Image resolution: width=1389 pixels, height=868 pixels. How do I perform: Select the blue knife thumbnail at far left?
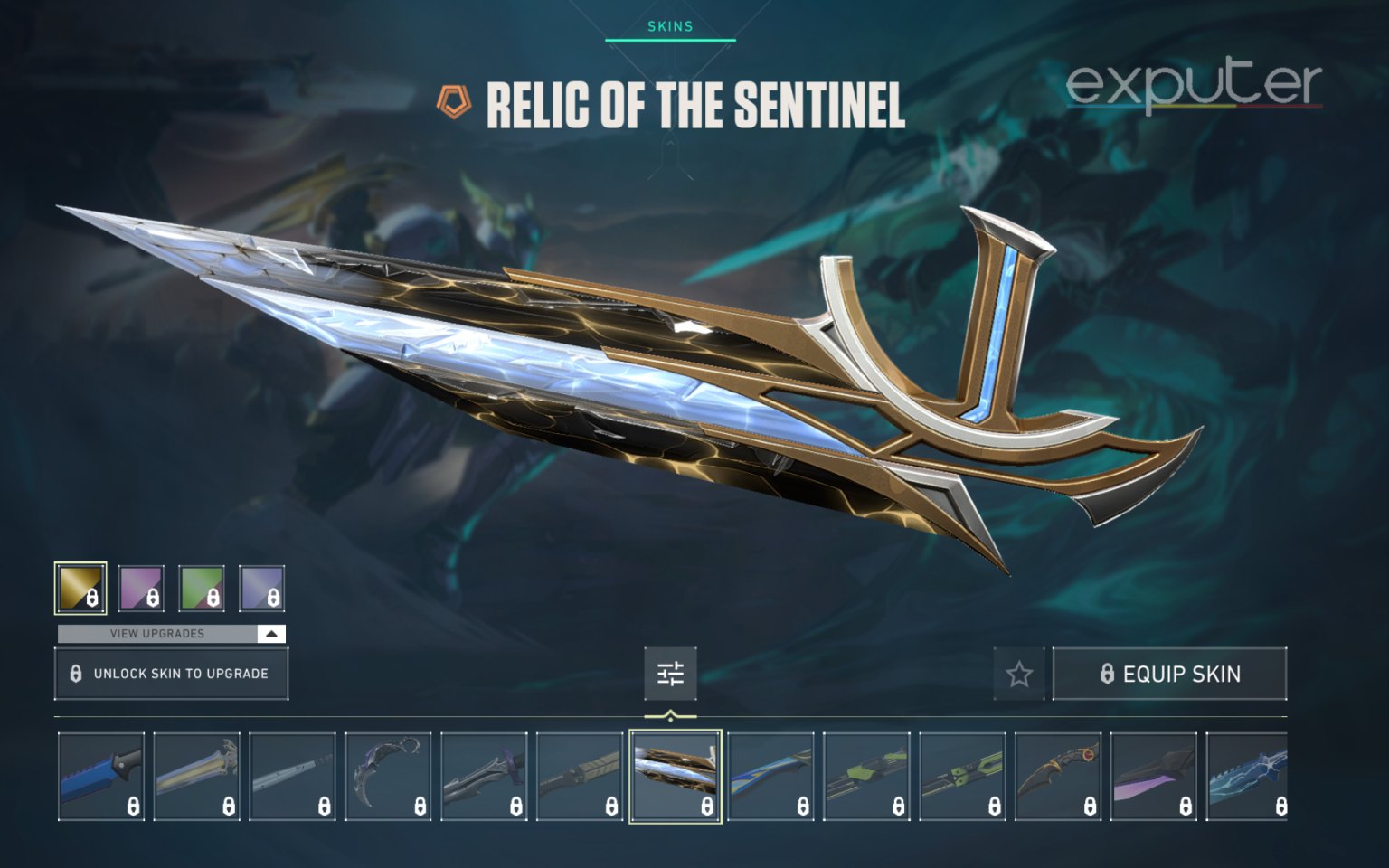pos(99,776)
